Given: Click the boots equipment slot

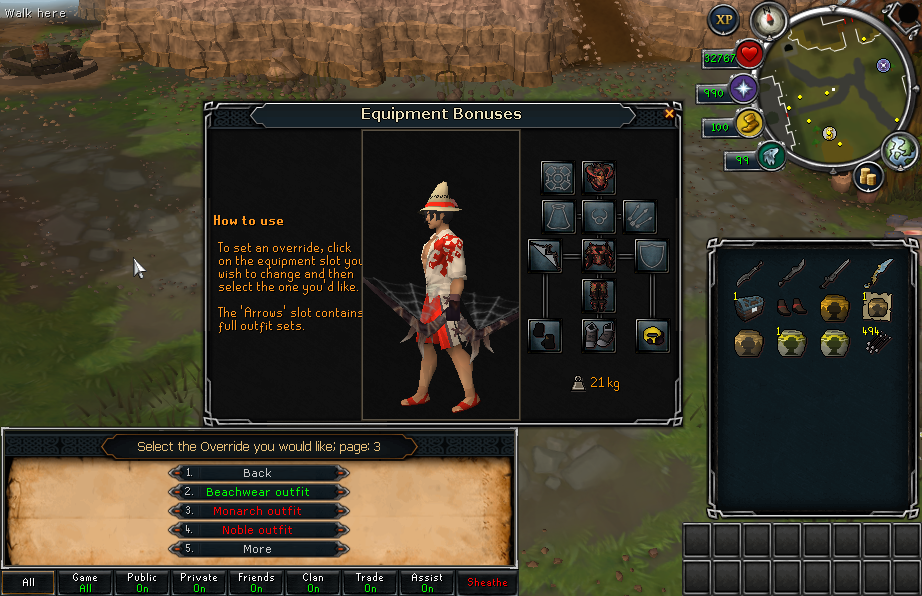Looking at the screenshot, I should pos(598,335).
